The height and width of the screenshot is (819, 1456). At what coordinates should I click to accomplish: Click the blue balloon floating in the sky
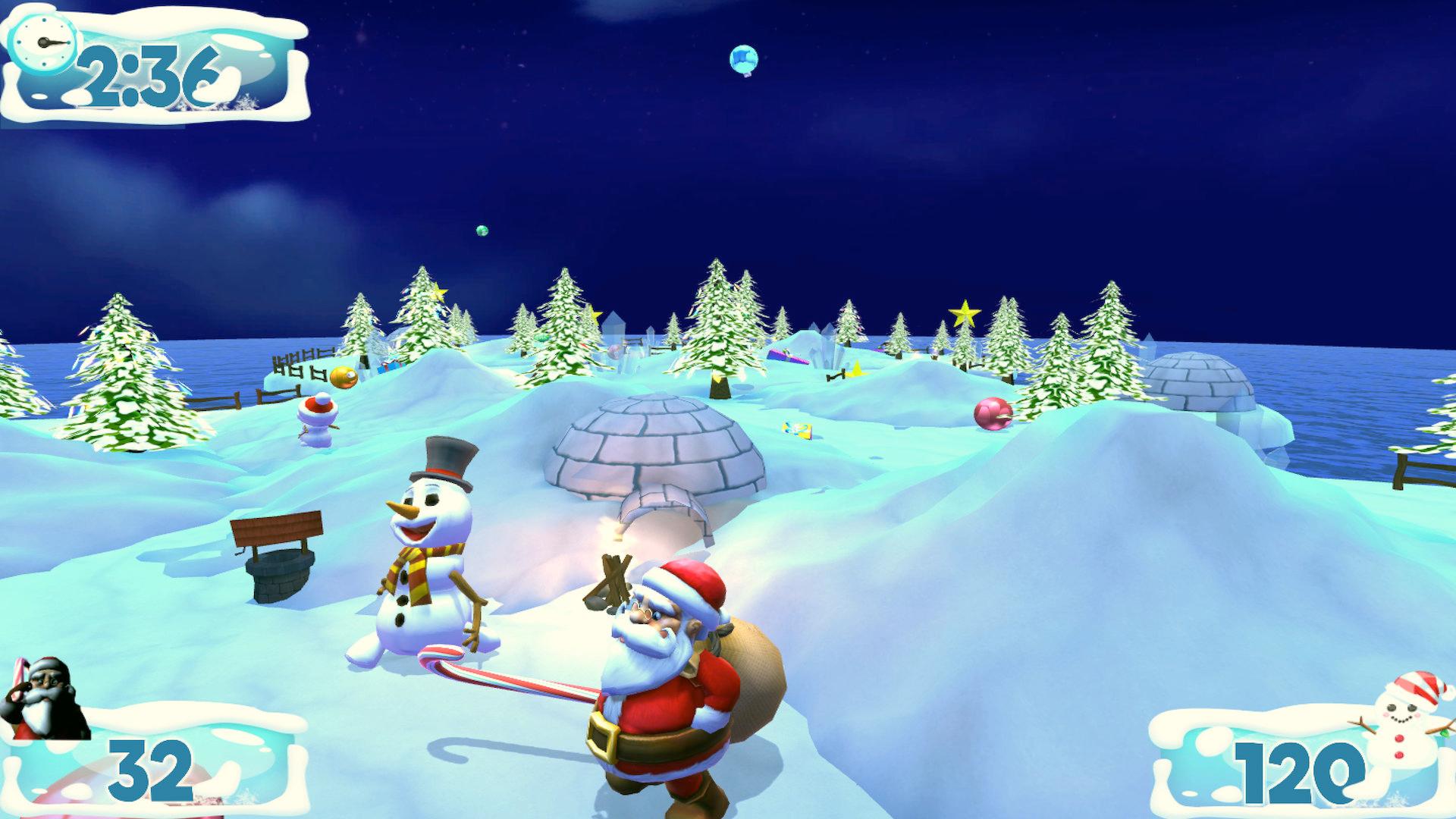coord(743,61)
